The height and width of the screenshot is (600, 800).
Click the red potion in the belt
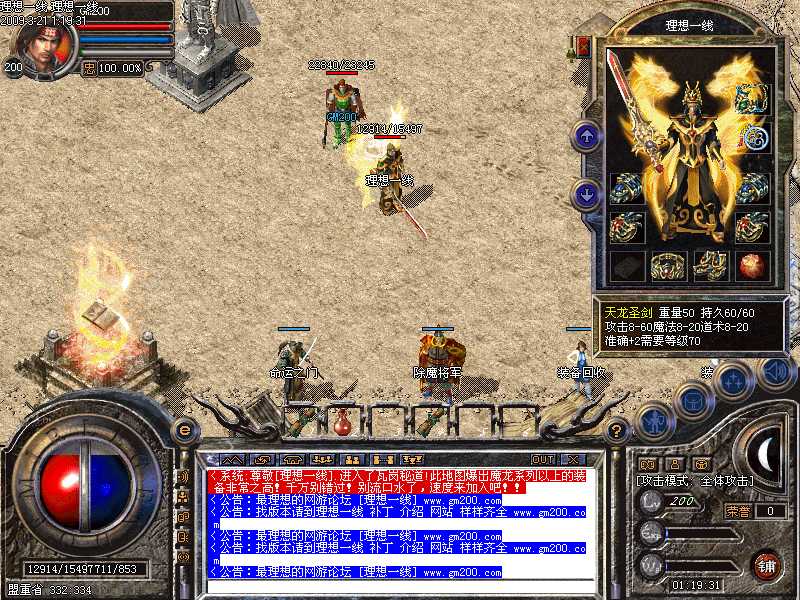point(343,422)
